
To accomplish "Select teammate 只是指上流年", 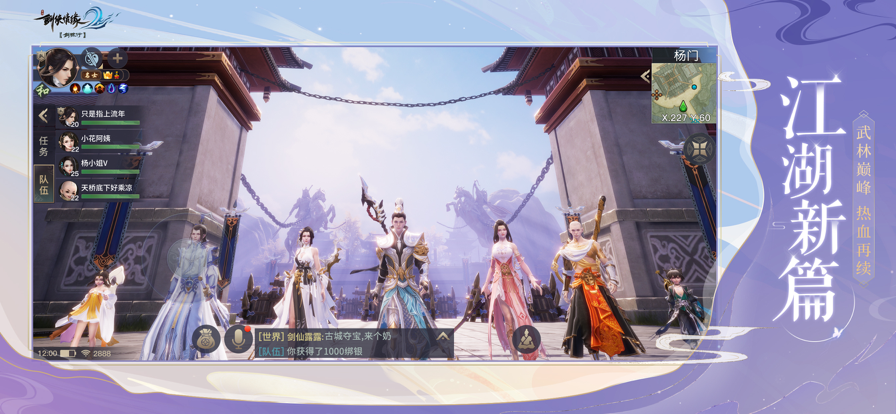I will click(x=98, y=116).
